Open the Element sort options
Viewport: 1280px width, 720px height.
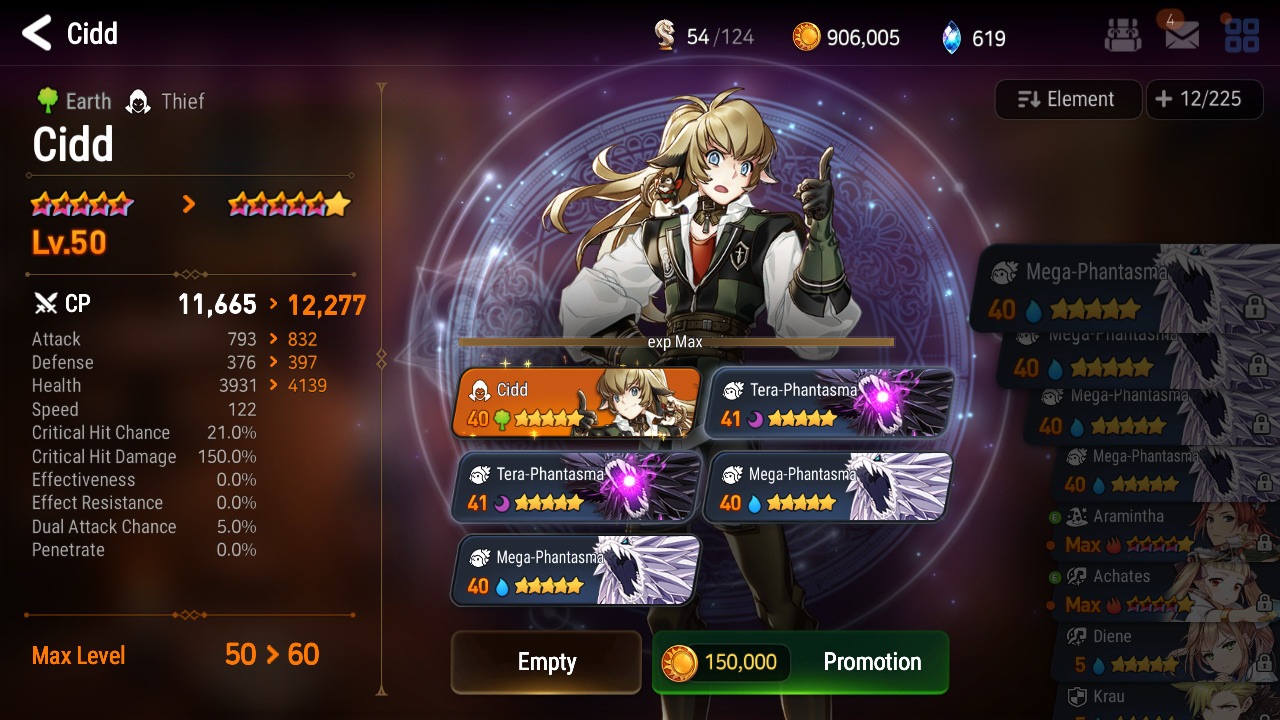pyautogui.click(x=1068, y=100)
